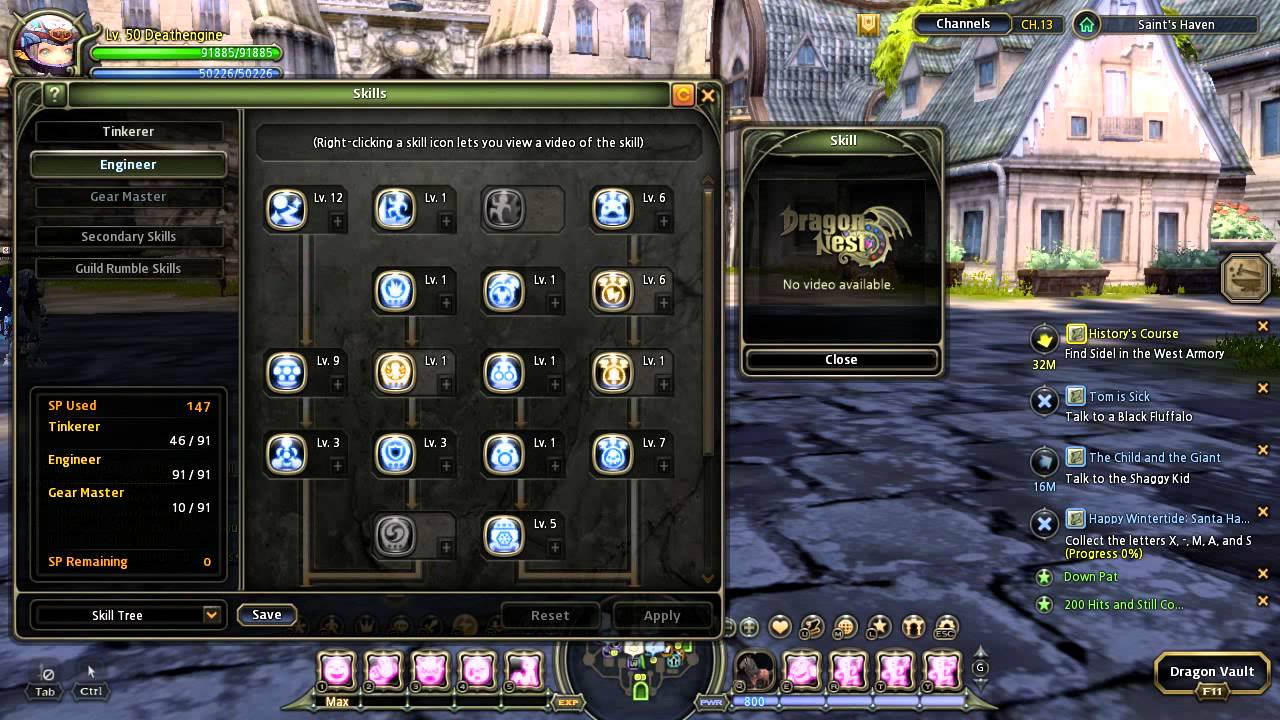1280x720 pixels.
Task: Click the Close button under the skill video
Action: (841, 360)
